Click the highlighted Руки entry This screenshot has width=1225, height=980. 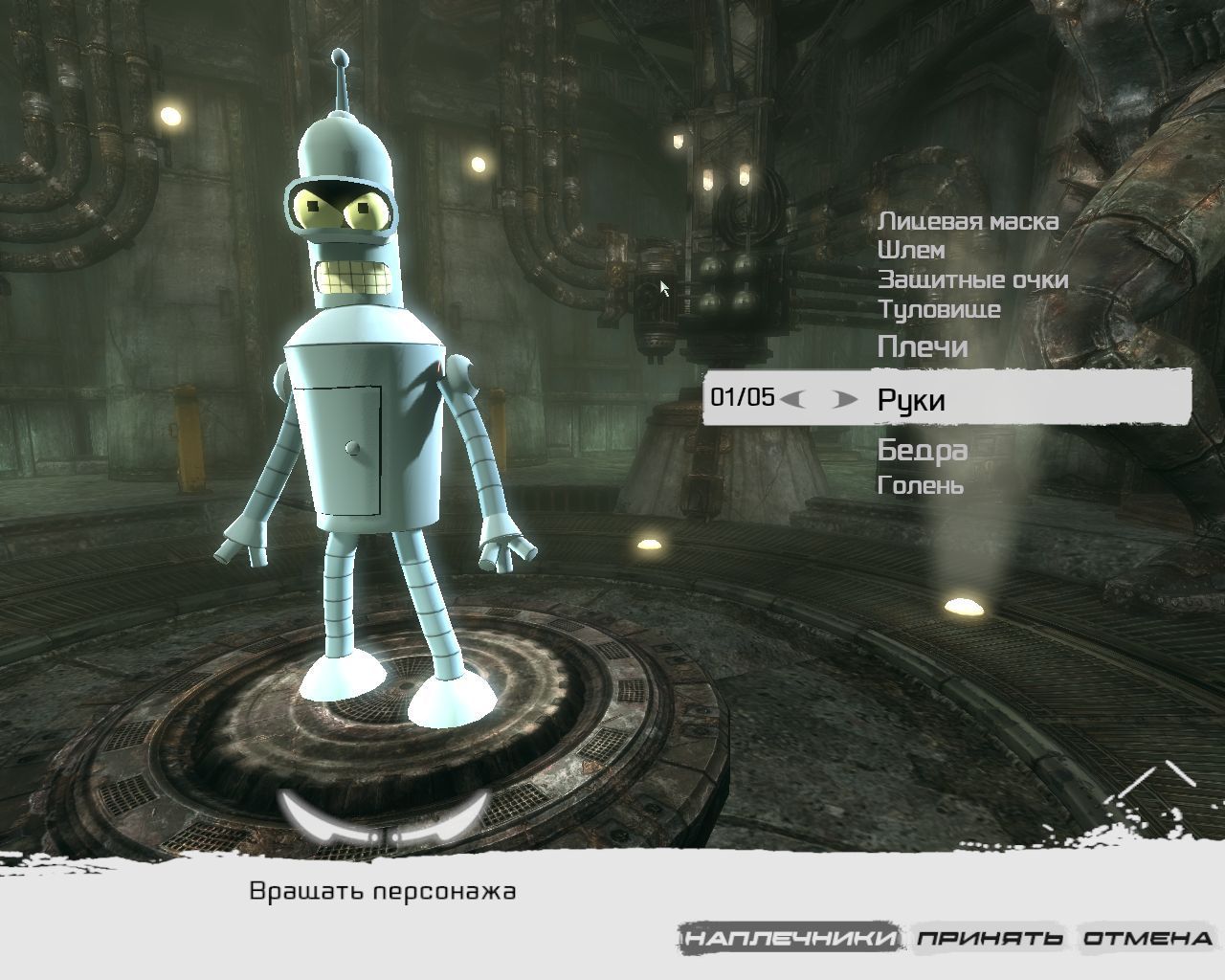[x=910, y=399]
